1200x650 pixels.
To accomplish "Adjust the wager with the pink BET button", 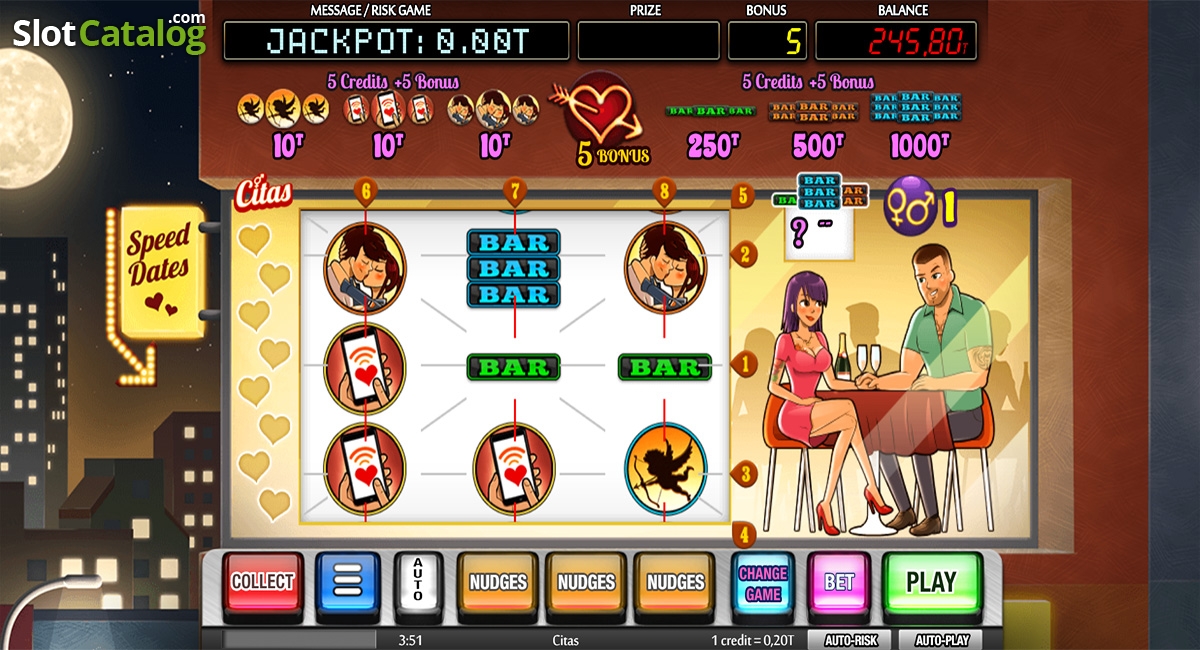I will pyautogui.click(x=839, y=583).
